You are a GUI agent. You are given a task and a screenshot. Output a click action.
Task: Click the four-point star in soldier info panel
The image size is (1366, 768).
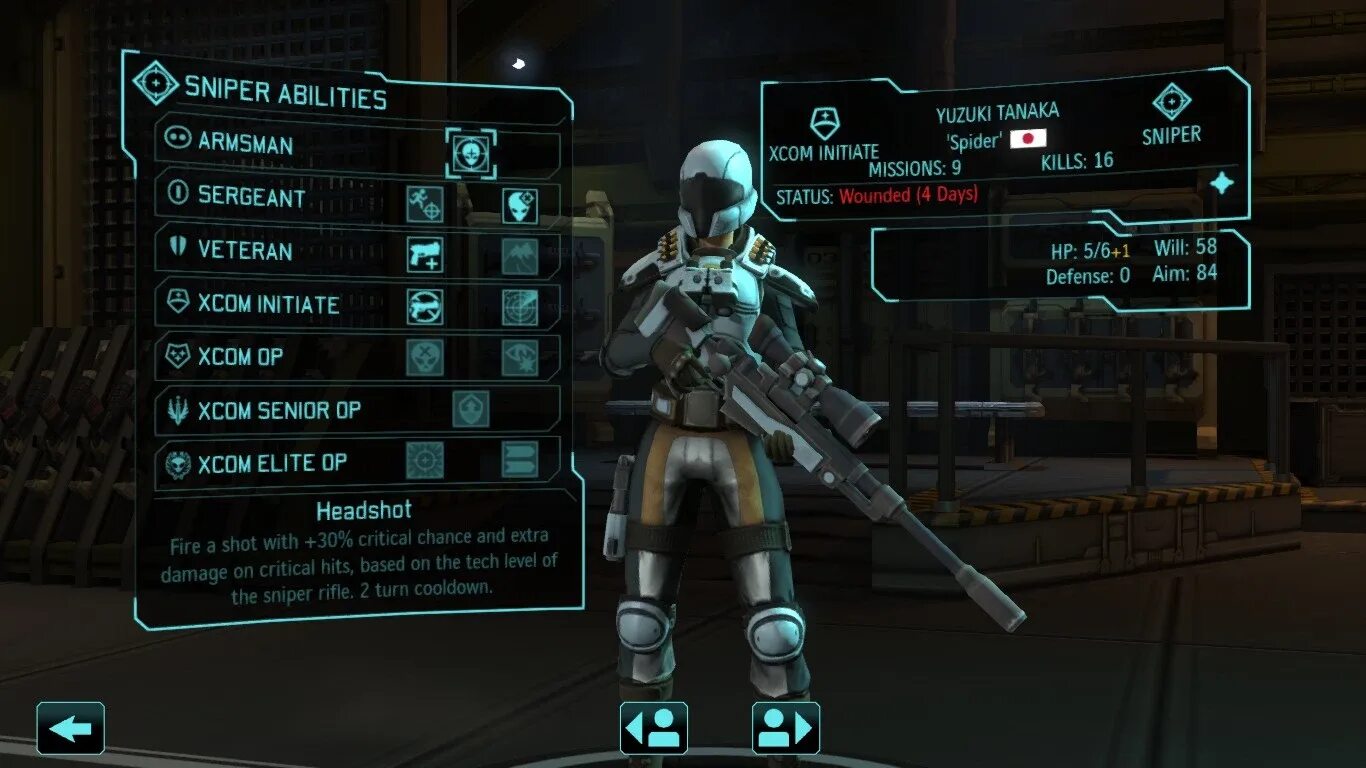[1222, 183]
